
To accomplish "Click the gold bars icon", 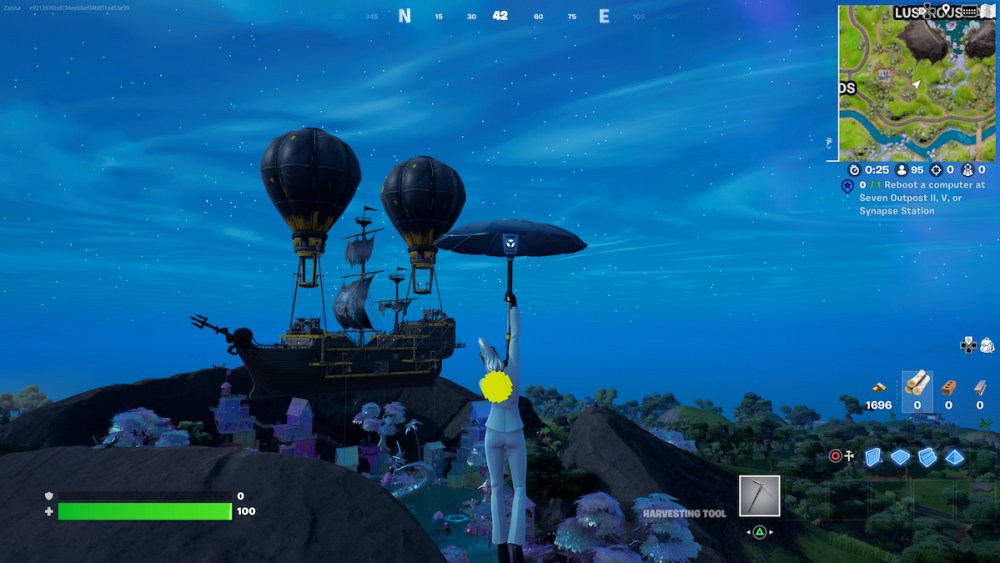I will (x=878, y=386).
